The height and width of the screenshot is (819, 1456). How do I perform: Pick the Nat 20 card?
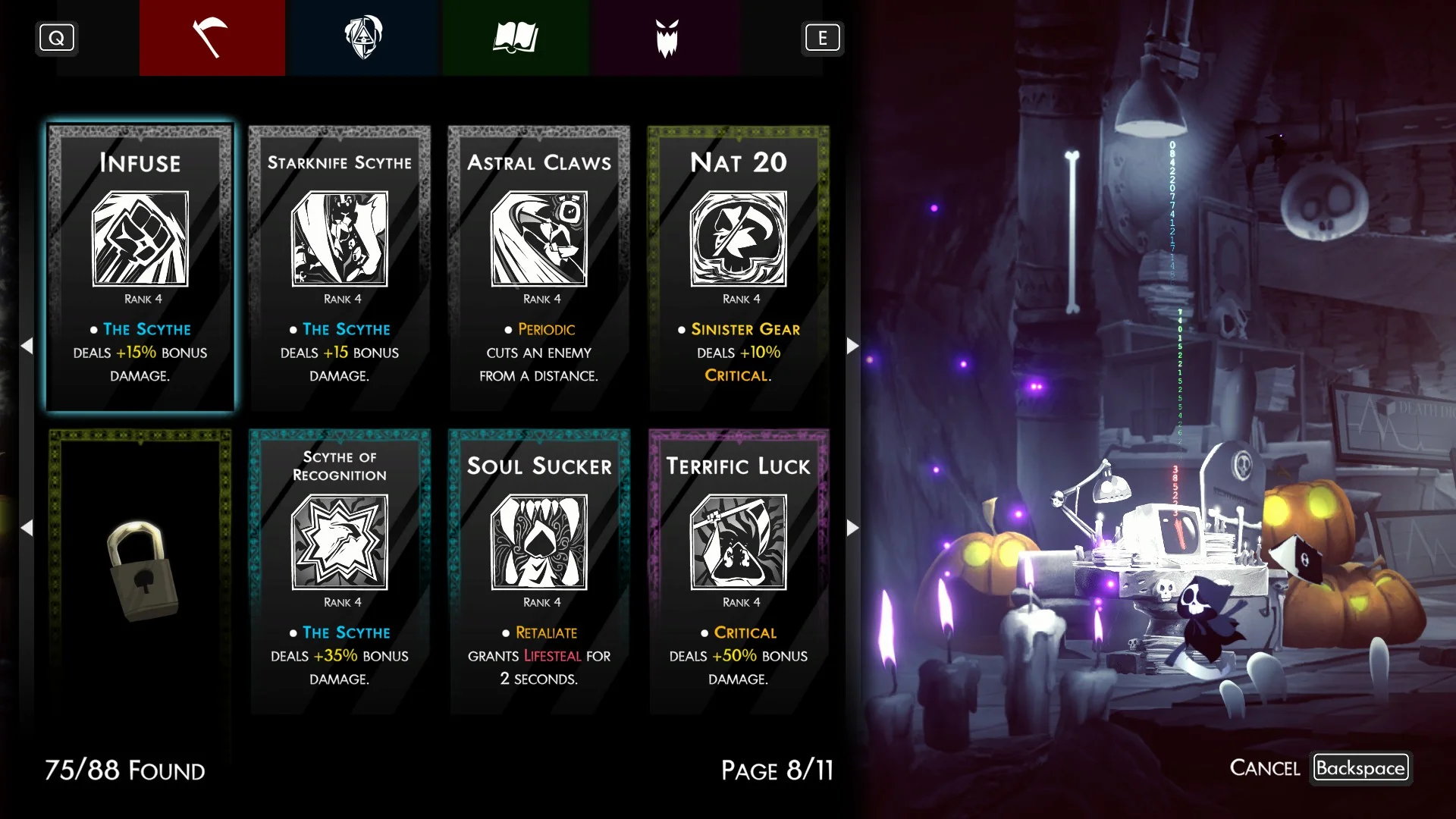pos(739,268)
